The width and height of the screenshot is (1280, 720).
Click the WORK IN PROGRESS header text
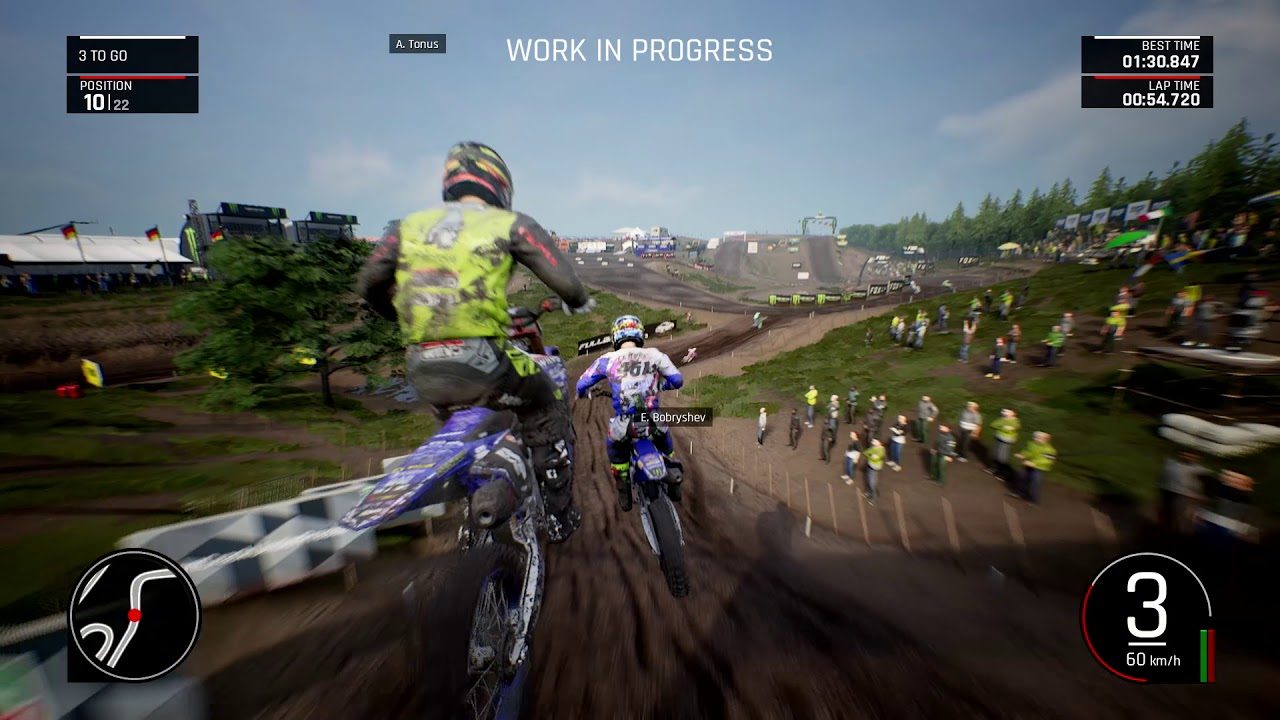[640, 50]
